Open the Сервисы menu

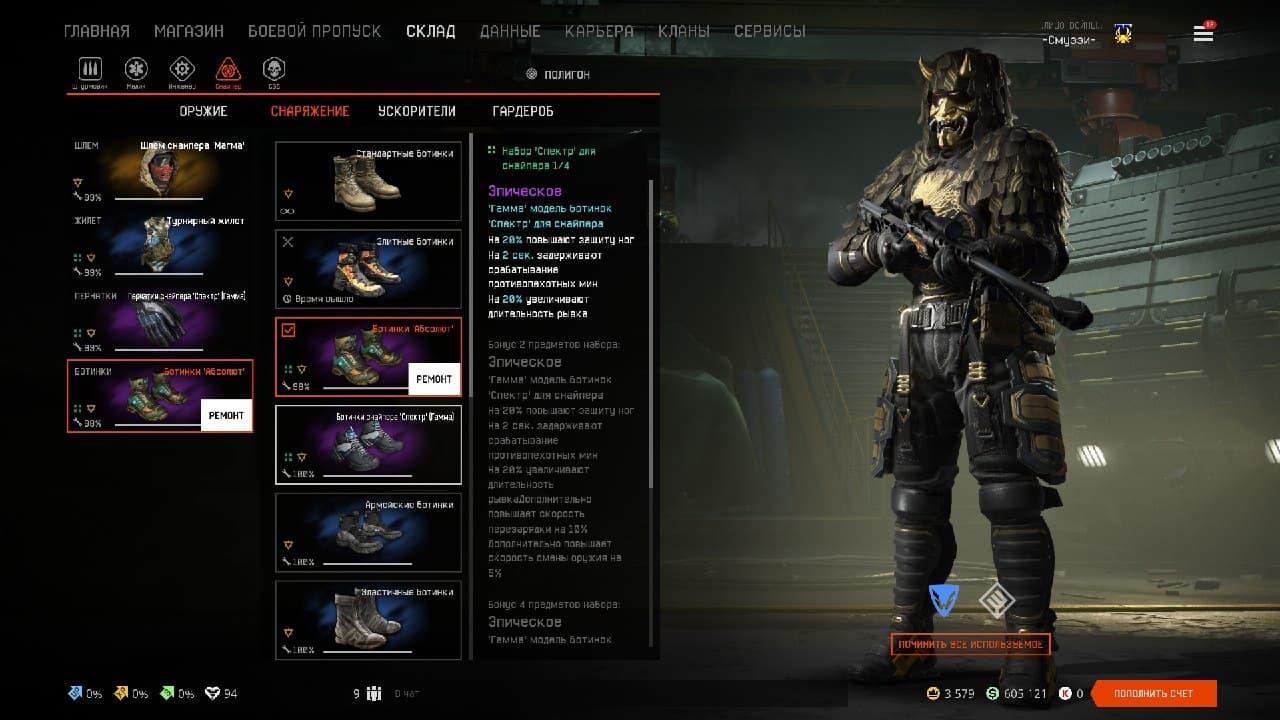click(x=769, y=31)
